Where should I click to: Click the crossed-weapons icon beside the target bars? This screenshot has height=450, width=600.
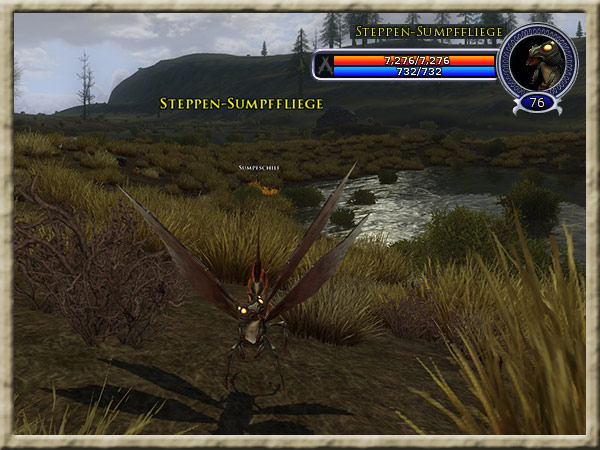pos(324,66)
